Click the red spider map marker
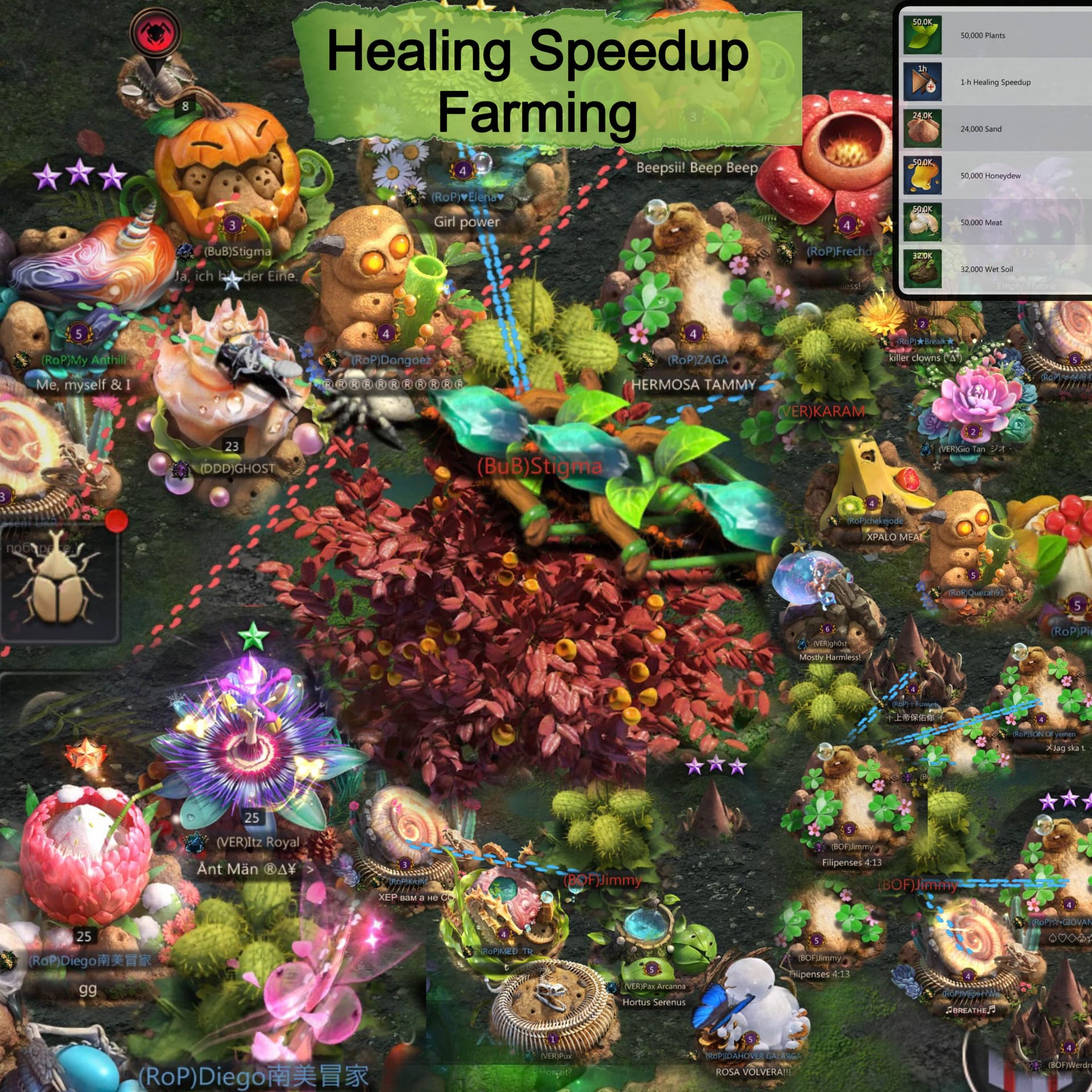Image resolution: width=1092 pixels, height=1092 pixels. [x=155, y=32]
